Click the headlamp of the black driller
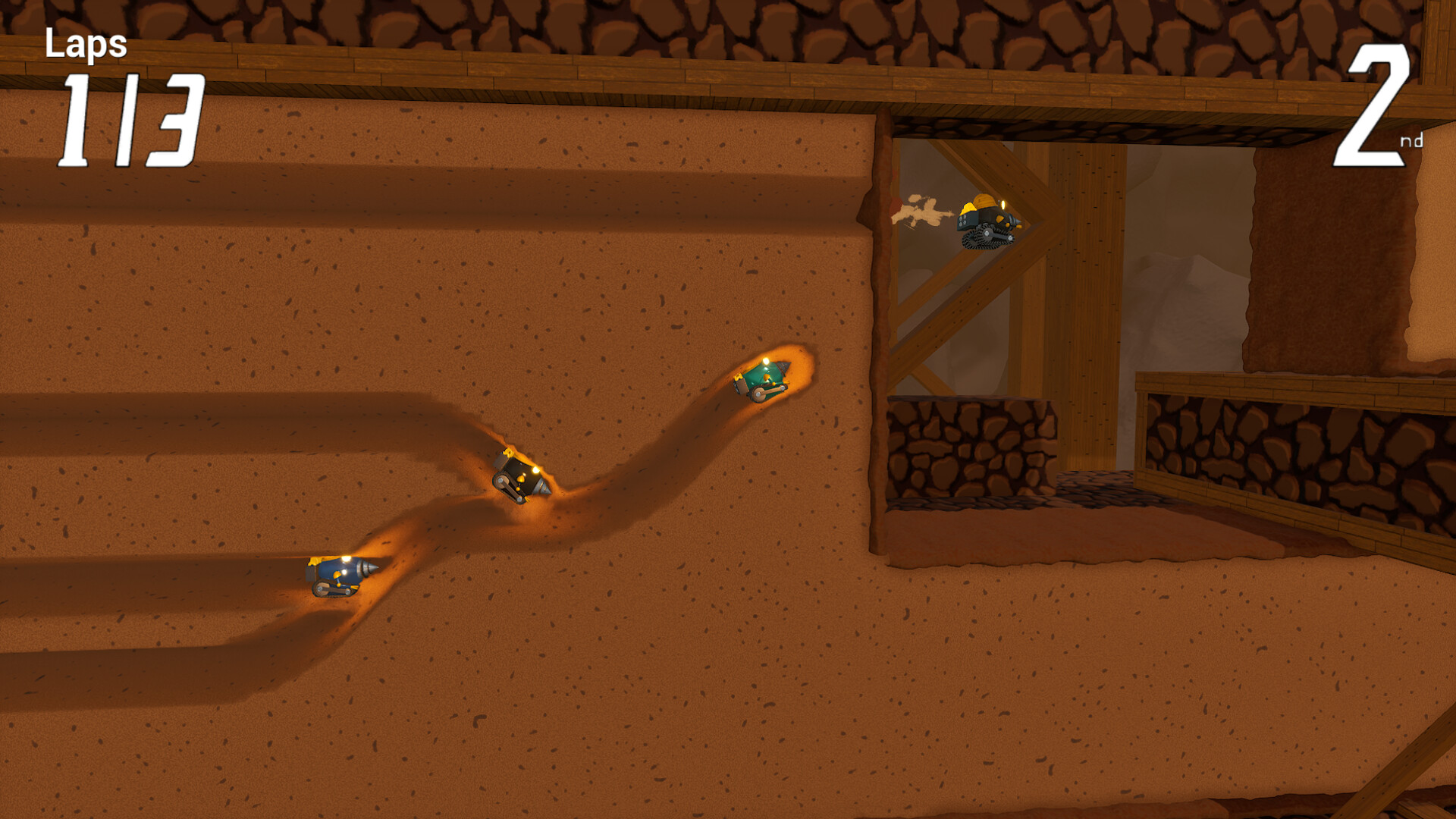 tap(536, 469)
